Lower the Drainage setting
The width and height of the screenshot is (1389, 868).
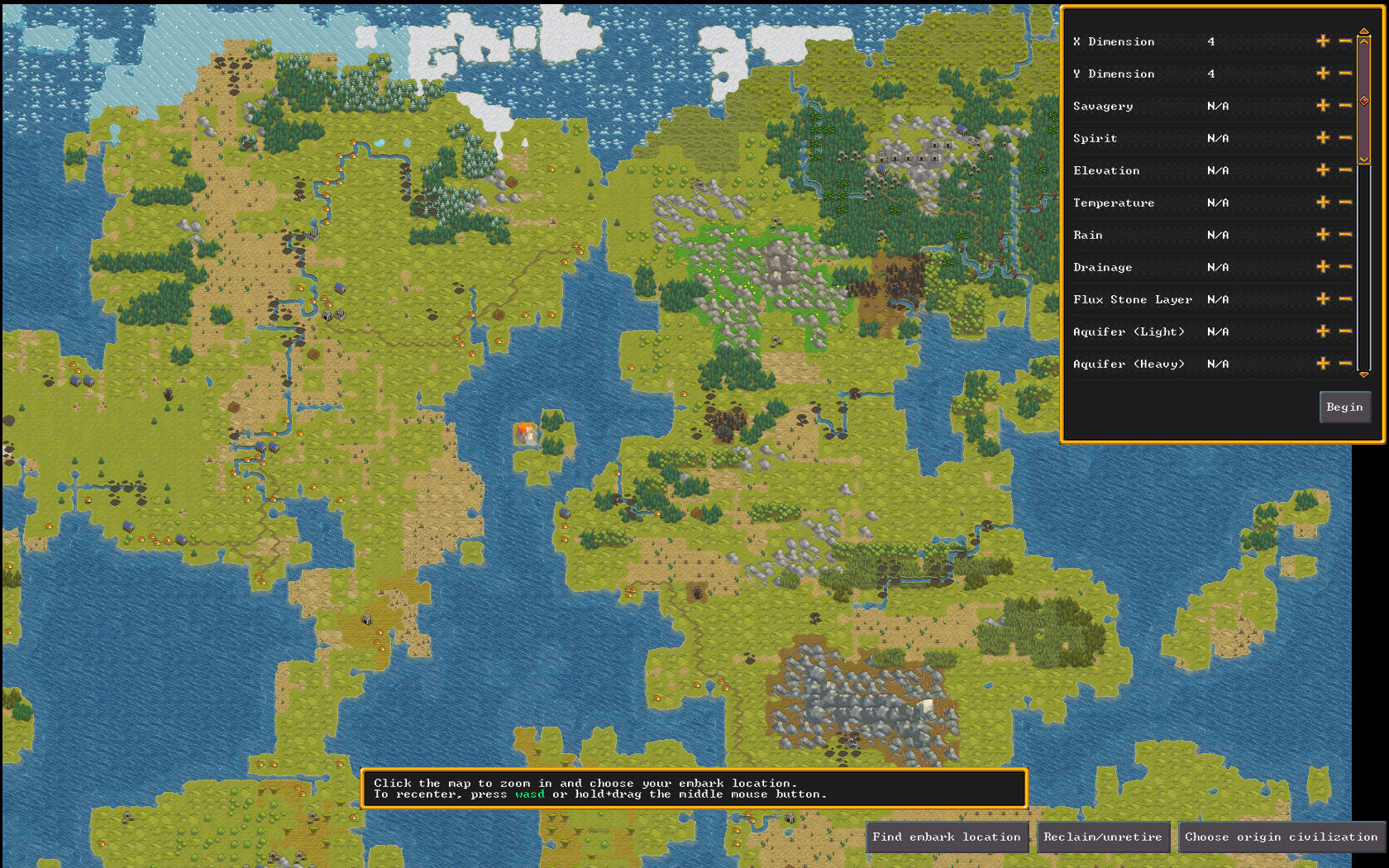(1345, 267)
